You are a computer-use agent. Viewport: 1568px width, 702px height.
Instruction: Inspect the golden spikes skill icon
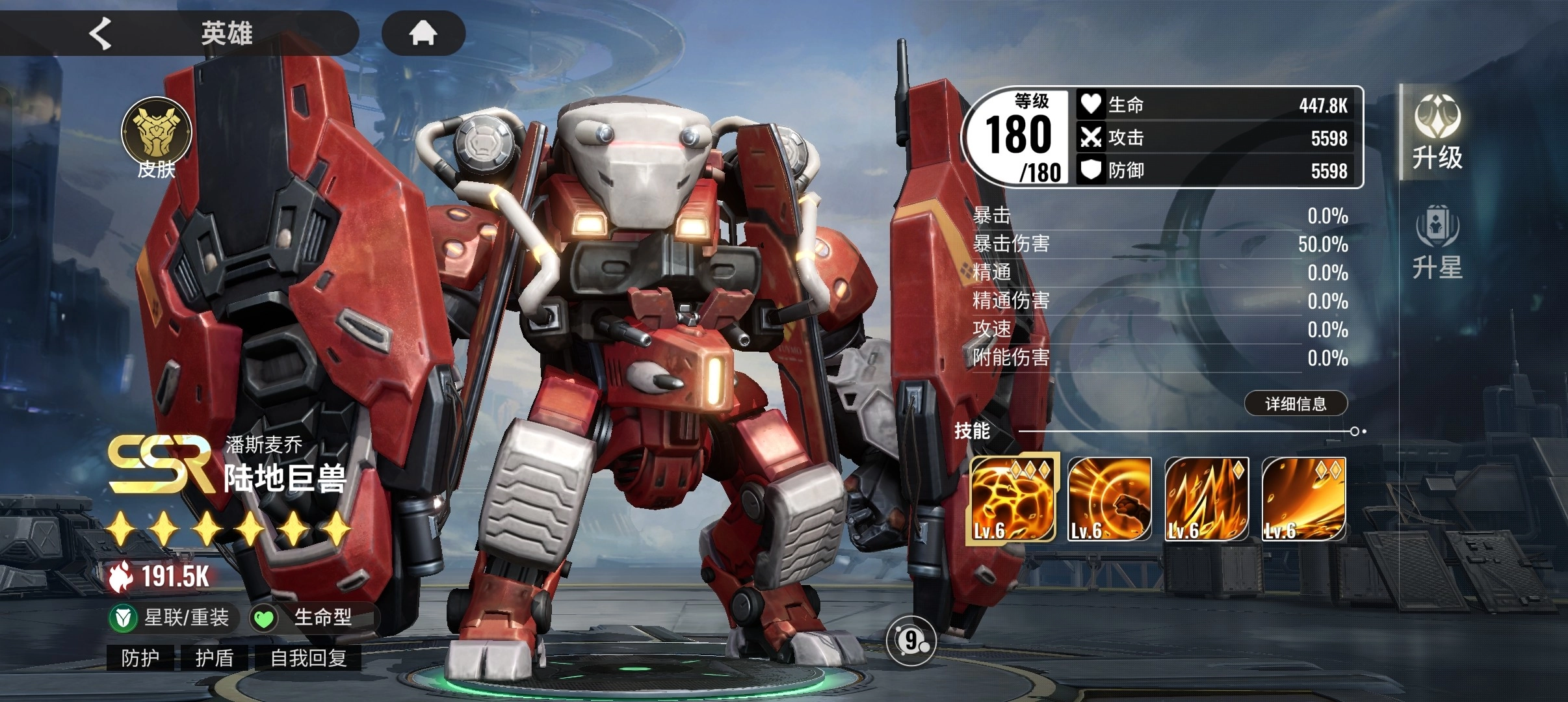tap(1207, 499)
